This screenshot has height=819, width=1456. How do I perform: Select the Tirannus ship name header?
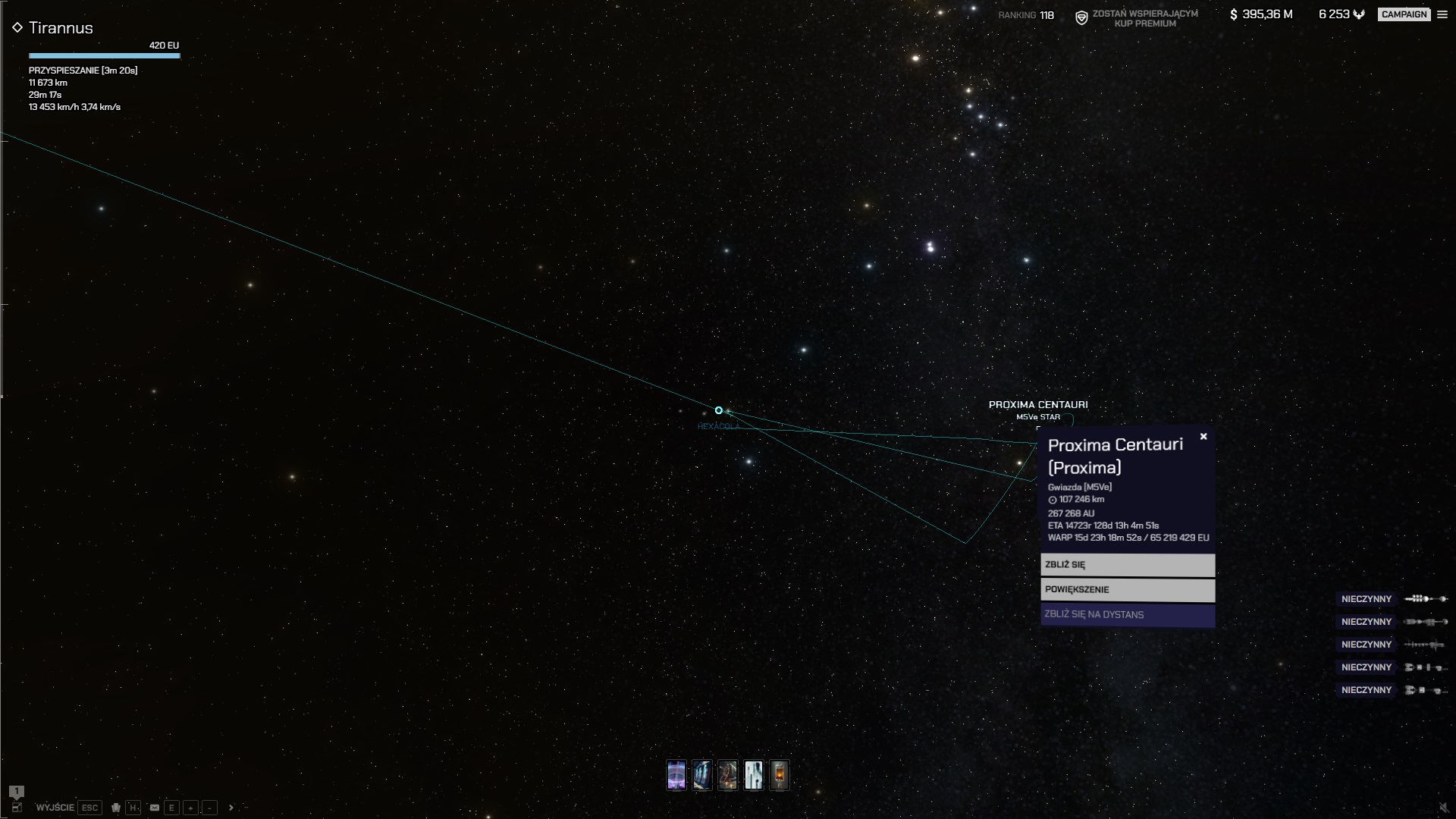coord(61,28)
